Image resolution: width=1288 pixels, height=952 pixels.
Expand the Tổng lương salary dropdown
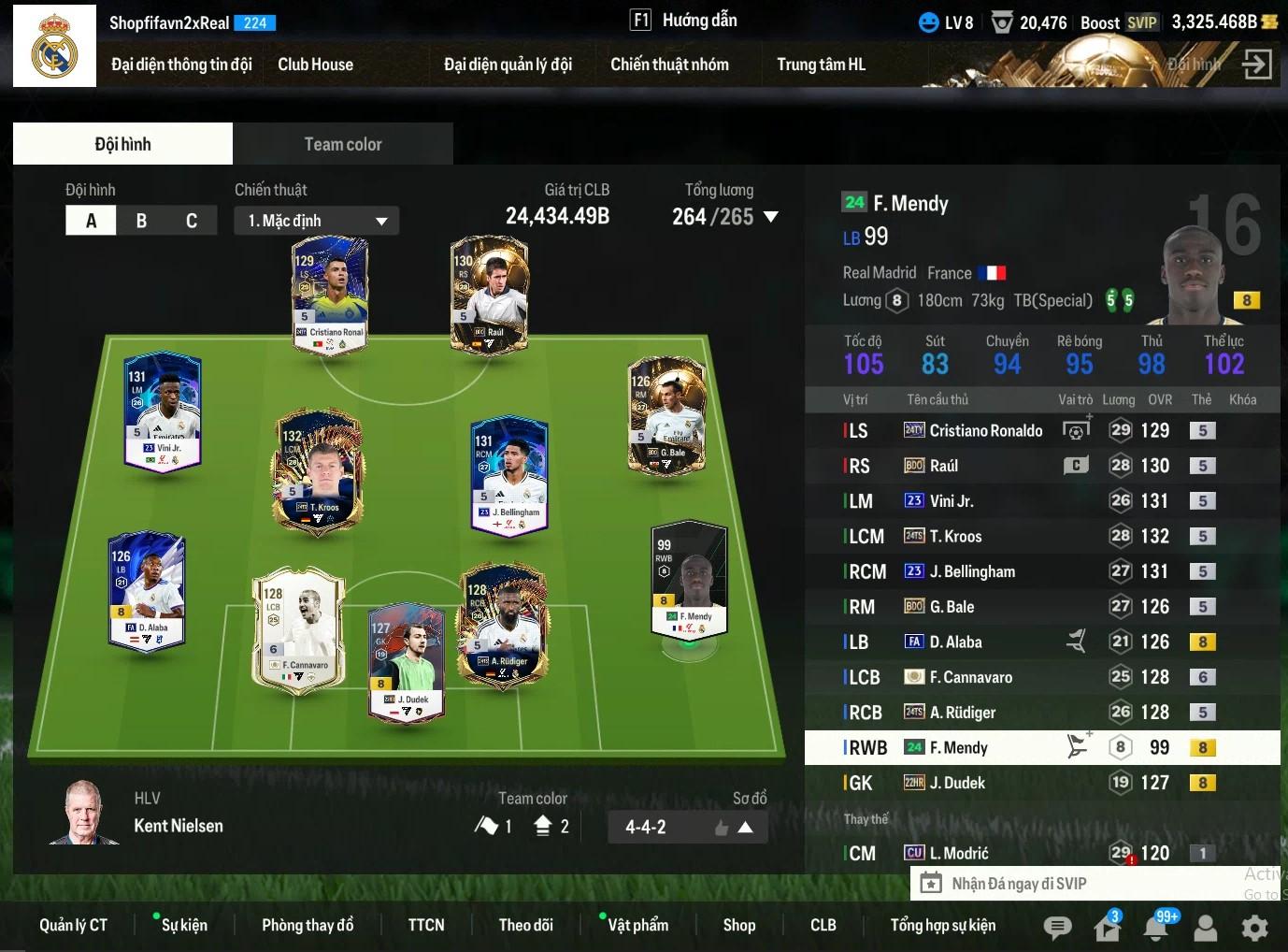click(771, 217)
